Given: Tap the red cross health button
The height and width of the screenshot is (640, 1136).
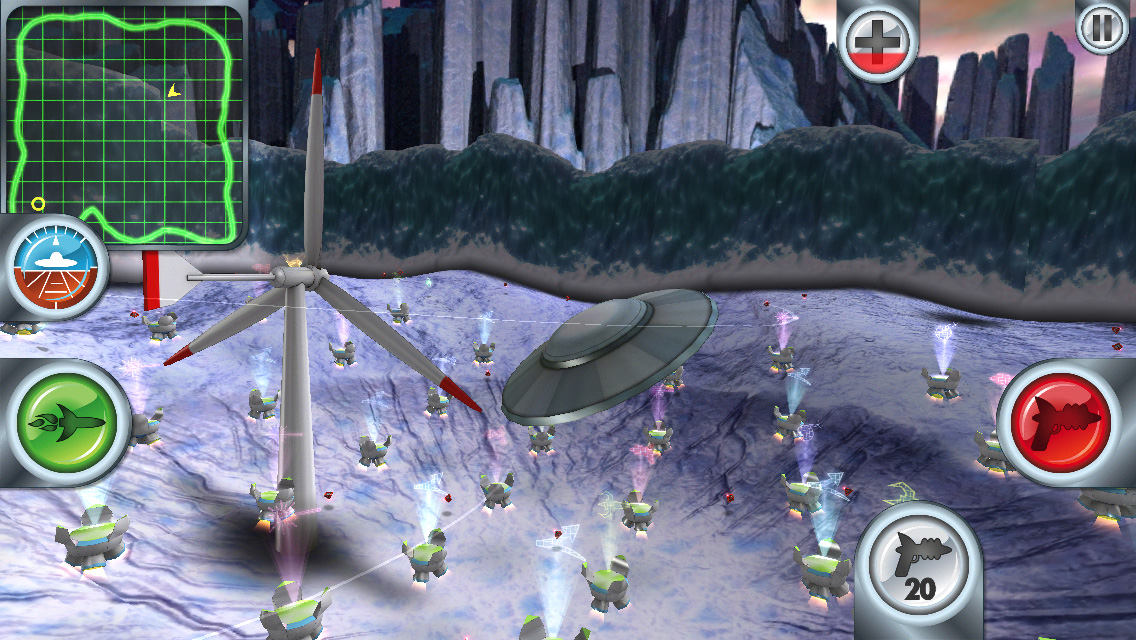Looking at the screenshot, I should tap(877, 41).
